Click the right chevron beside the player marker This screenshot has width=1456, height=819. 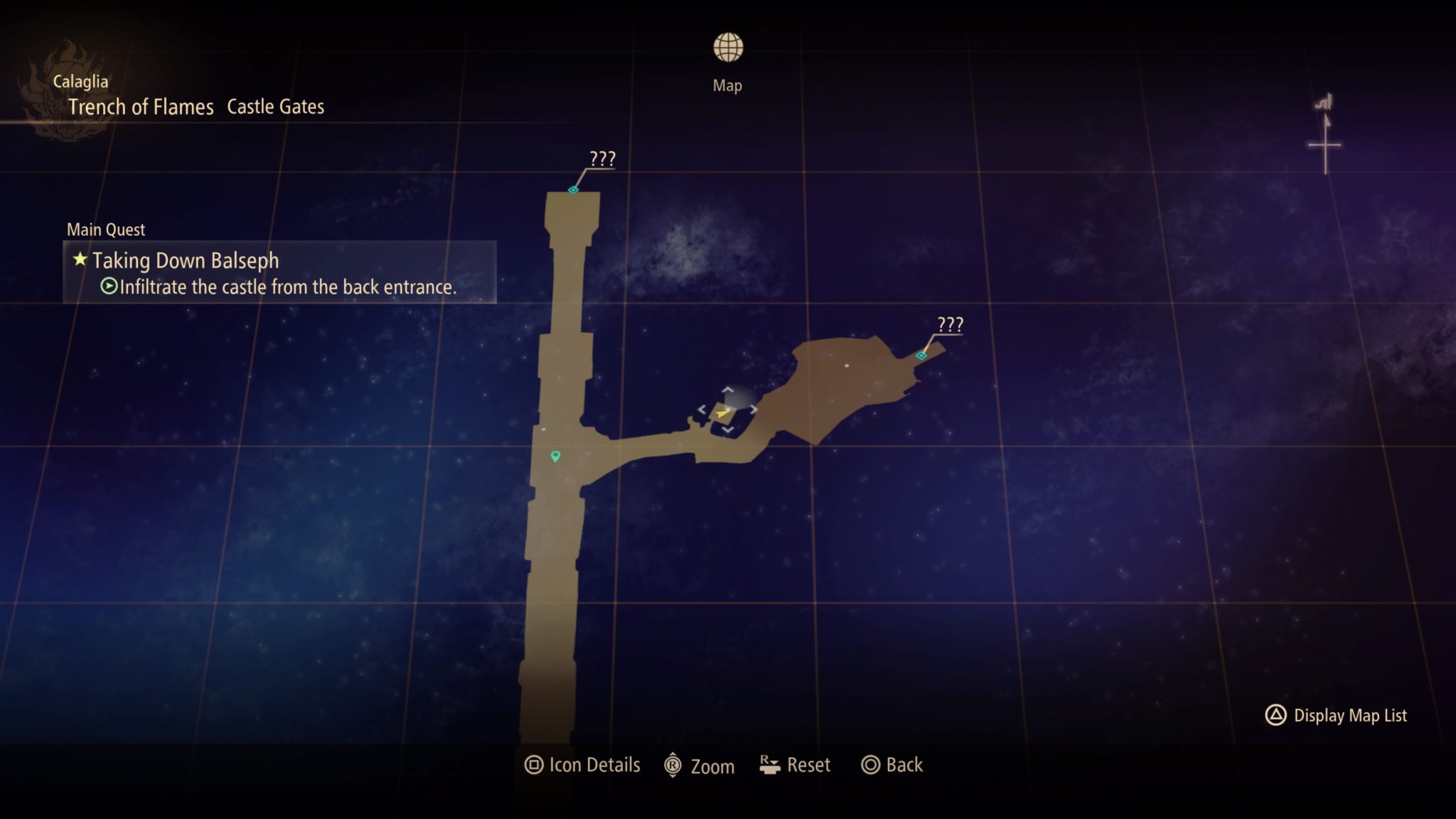coord(755,408)
